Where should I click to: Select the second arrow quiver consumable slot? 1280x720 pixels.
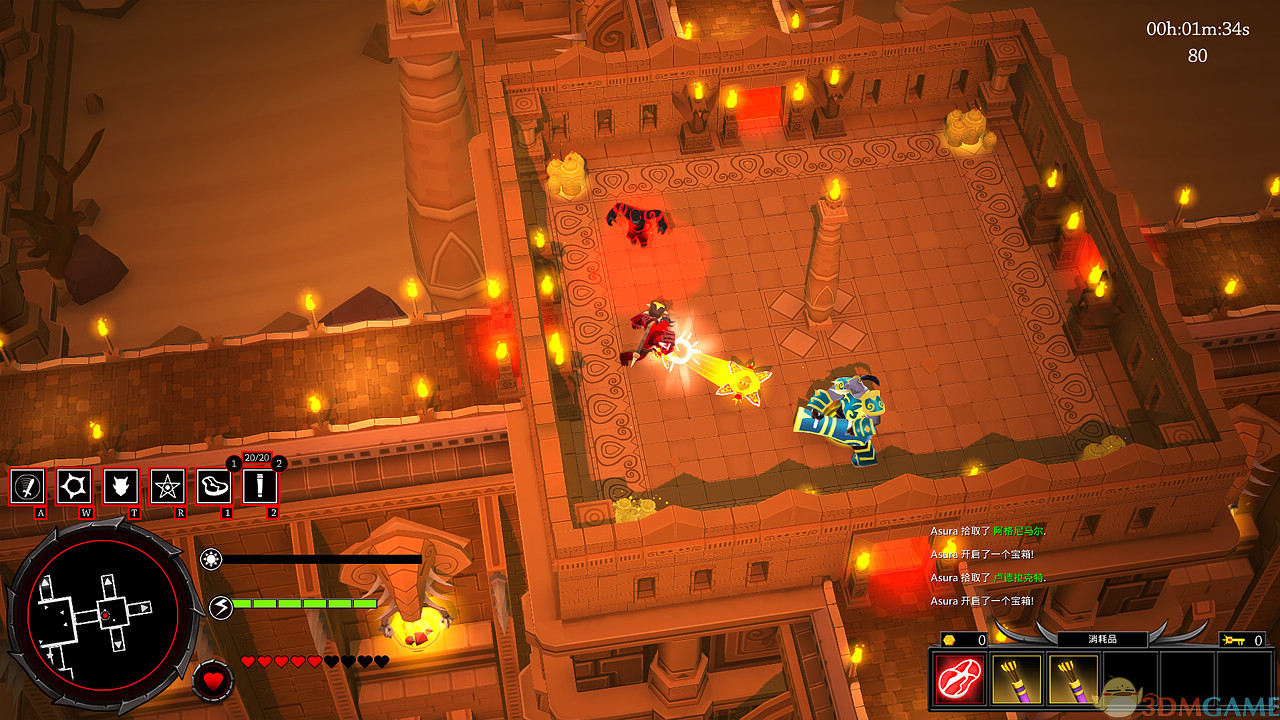(x=1070, y=679)
